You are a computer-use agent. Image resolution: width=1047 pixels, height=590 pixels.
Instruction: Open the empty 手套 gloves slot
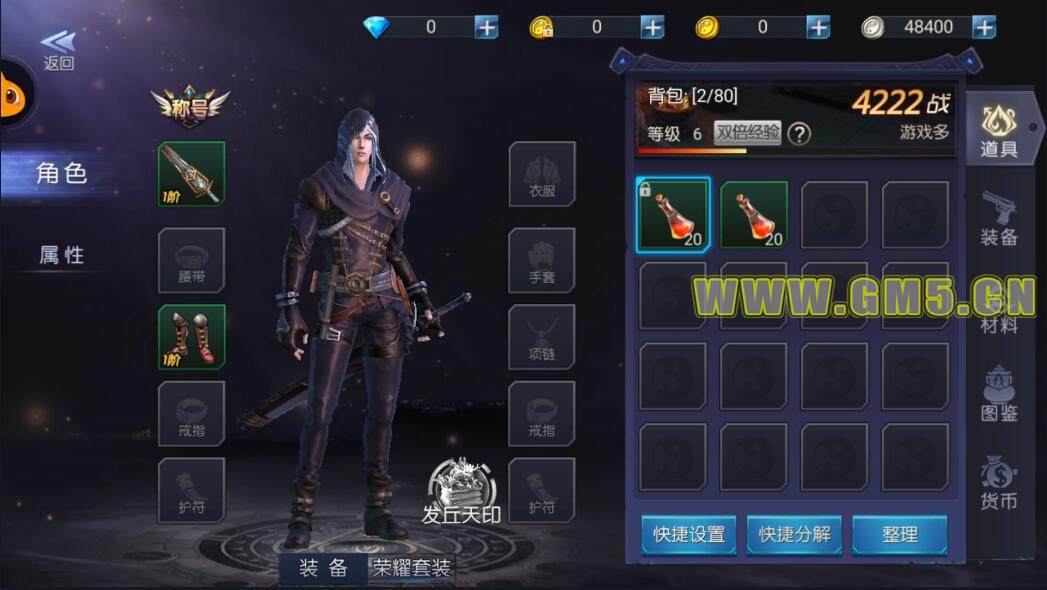coord(541,260)
